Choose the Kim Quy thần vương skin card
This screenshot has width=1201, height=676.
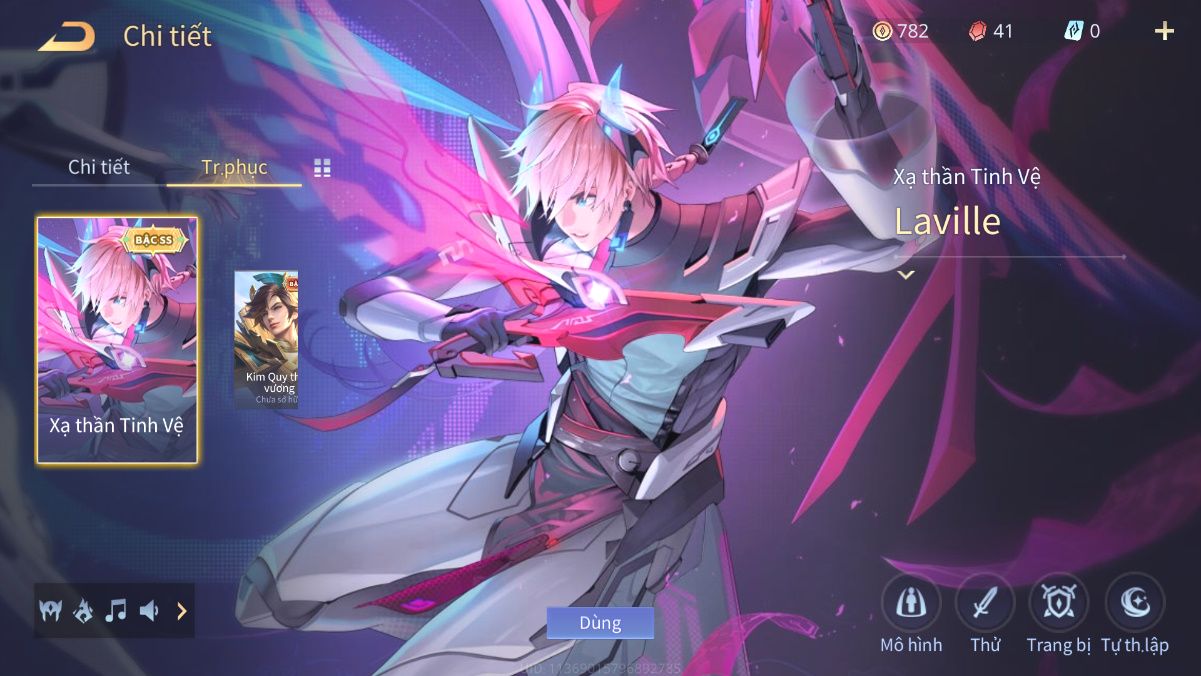267,338
